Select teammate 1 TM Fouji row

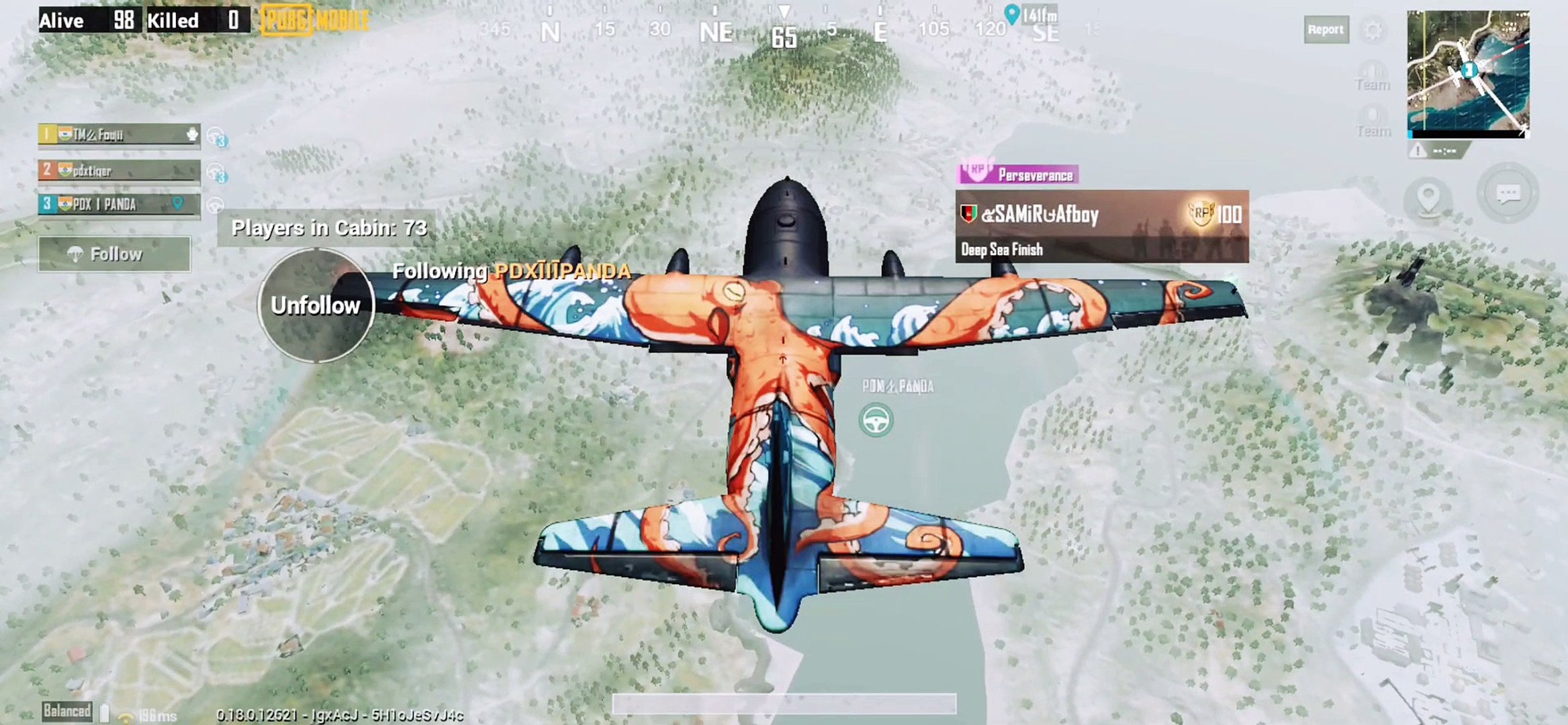119,135
